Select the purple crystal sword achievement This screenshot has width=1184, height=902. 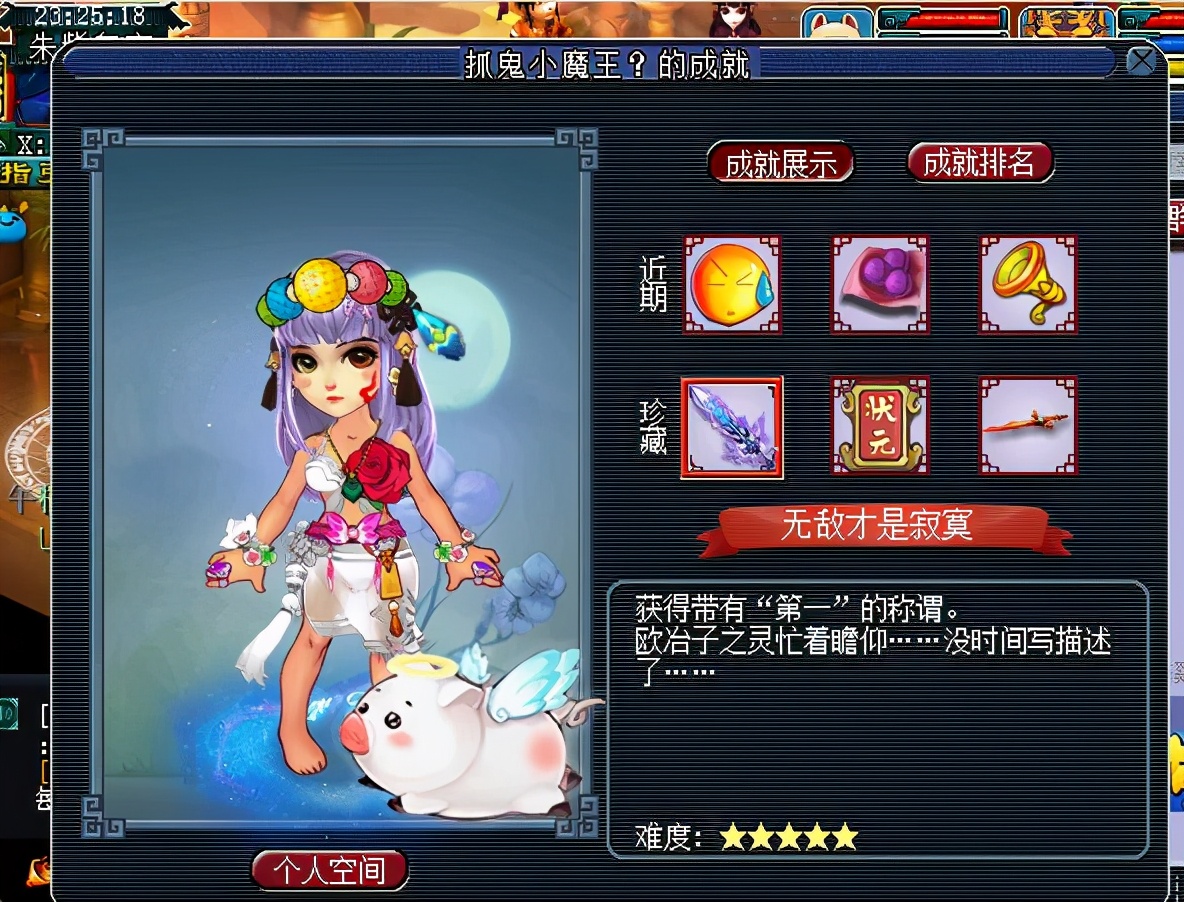(x=732, y=427)
